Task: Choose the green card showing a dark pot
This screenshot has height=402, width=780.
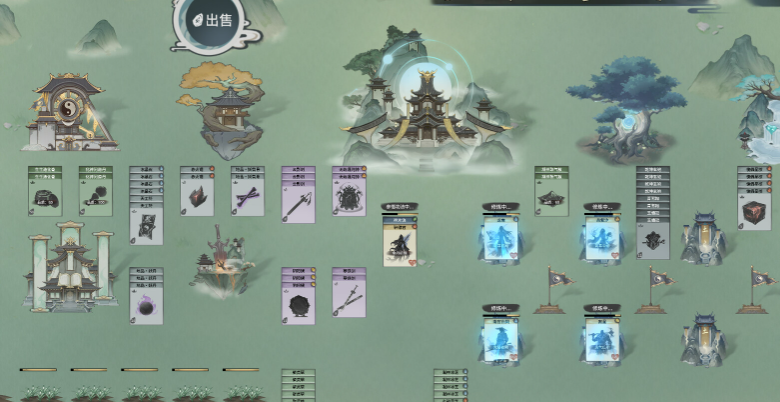Action: click(44, 196)
